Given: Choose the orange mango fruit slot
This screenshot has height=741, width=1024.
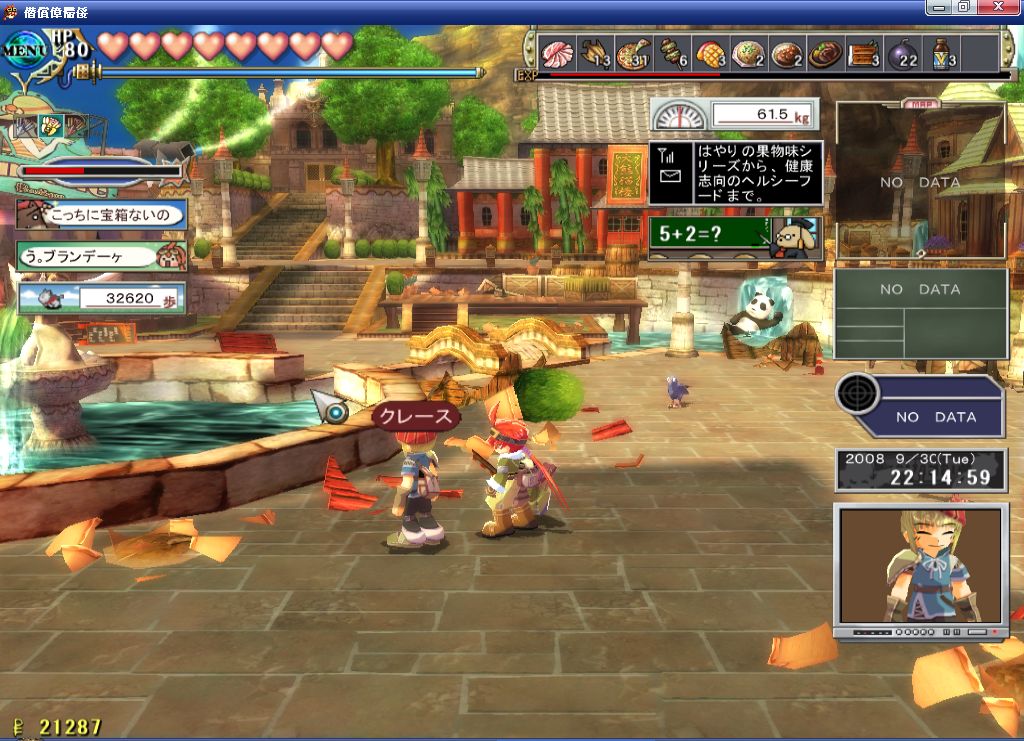Looking at the screenshot, I should coord(710,52).
